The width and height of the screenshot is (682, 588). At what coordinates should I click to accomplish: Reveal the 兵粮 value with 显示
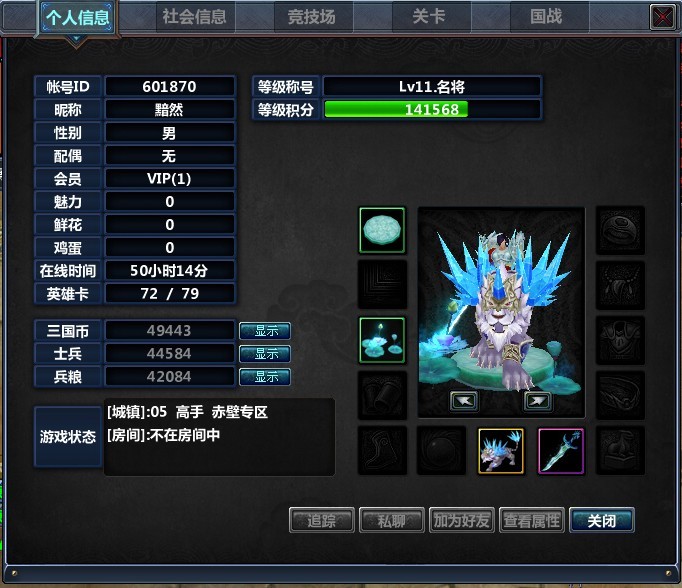click(x=265, y=377)
